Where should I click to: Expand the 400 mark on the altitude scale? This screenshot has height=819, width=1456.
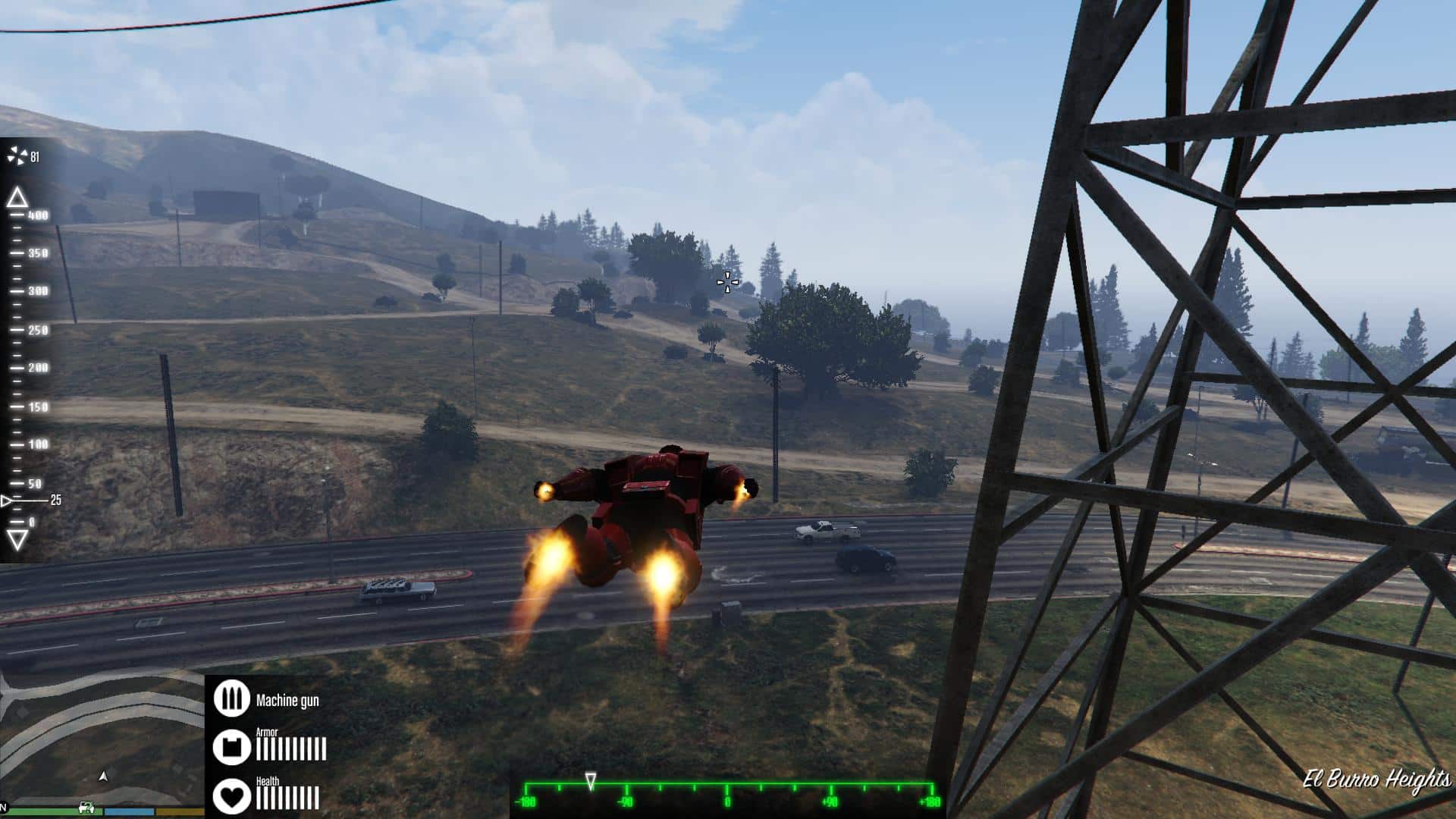(36, 216)
